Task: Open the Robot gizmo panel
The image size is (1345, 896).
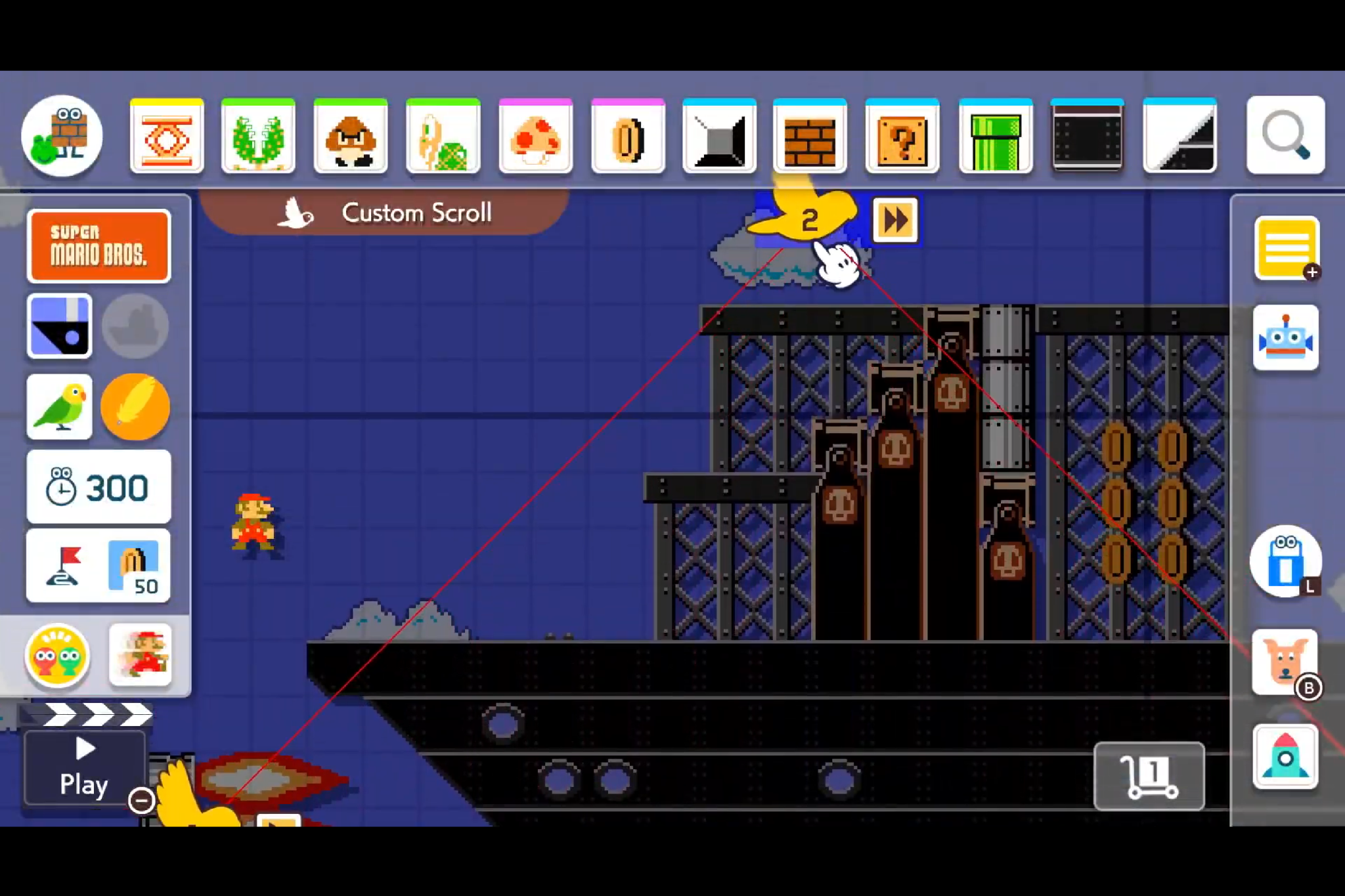Action: (x=1286, y=337)
